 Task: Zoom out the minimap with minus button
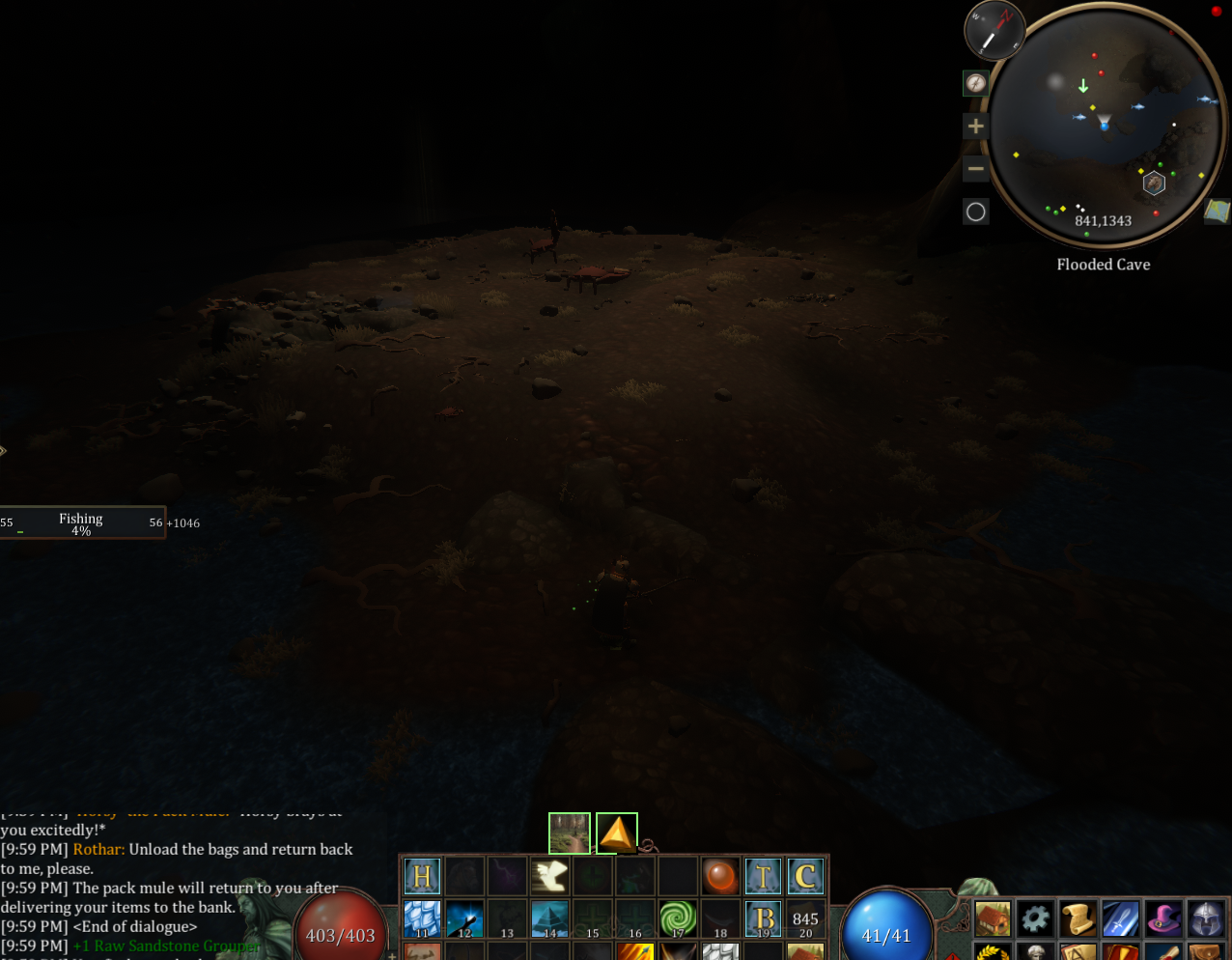point(976,169)
